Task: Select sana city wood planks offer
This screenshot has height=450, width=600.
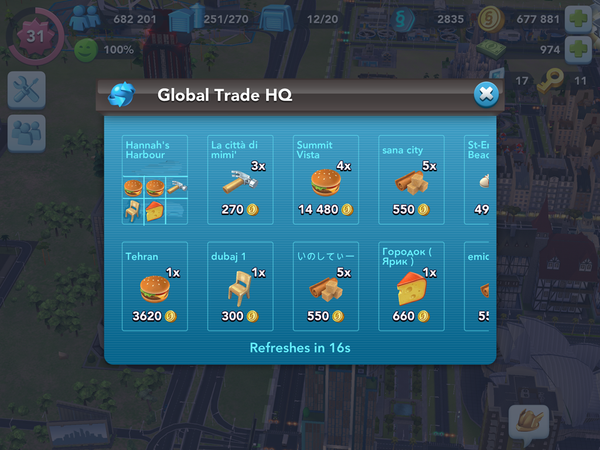Action: pyautogui.click(x=410, y=180)
